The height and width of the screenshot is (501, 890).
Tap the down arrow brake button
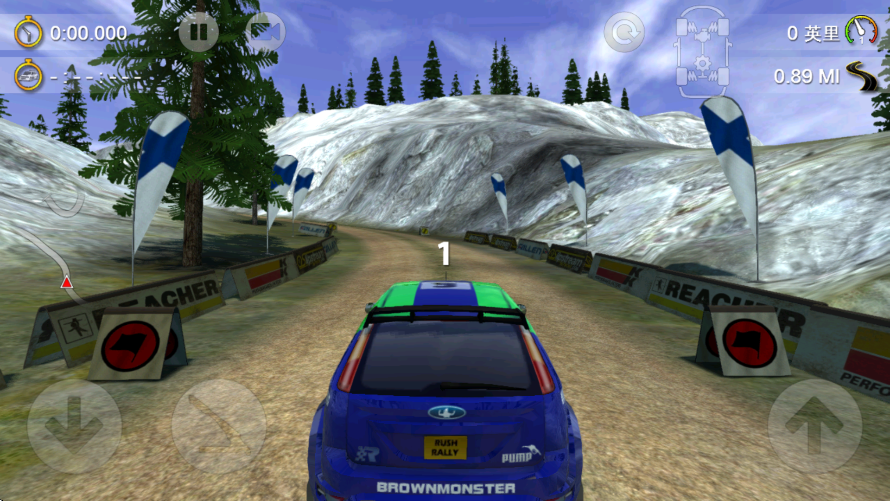pyautogui.click(x=74, y=426)
